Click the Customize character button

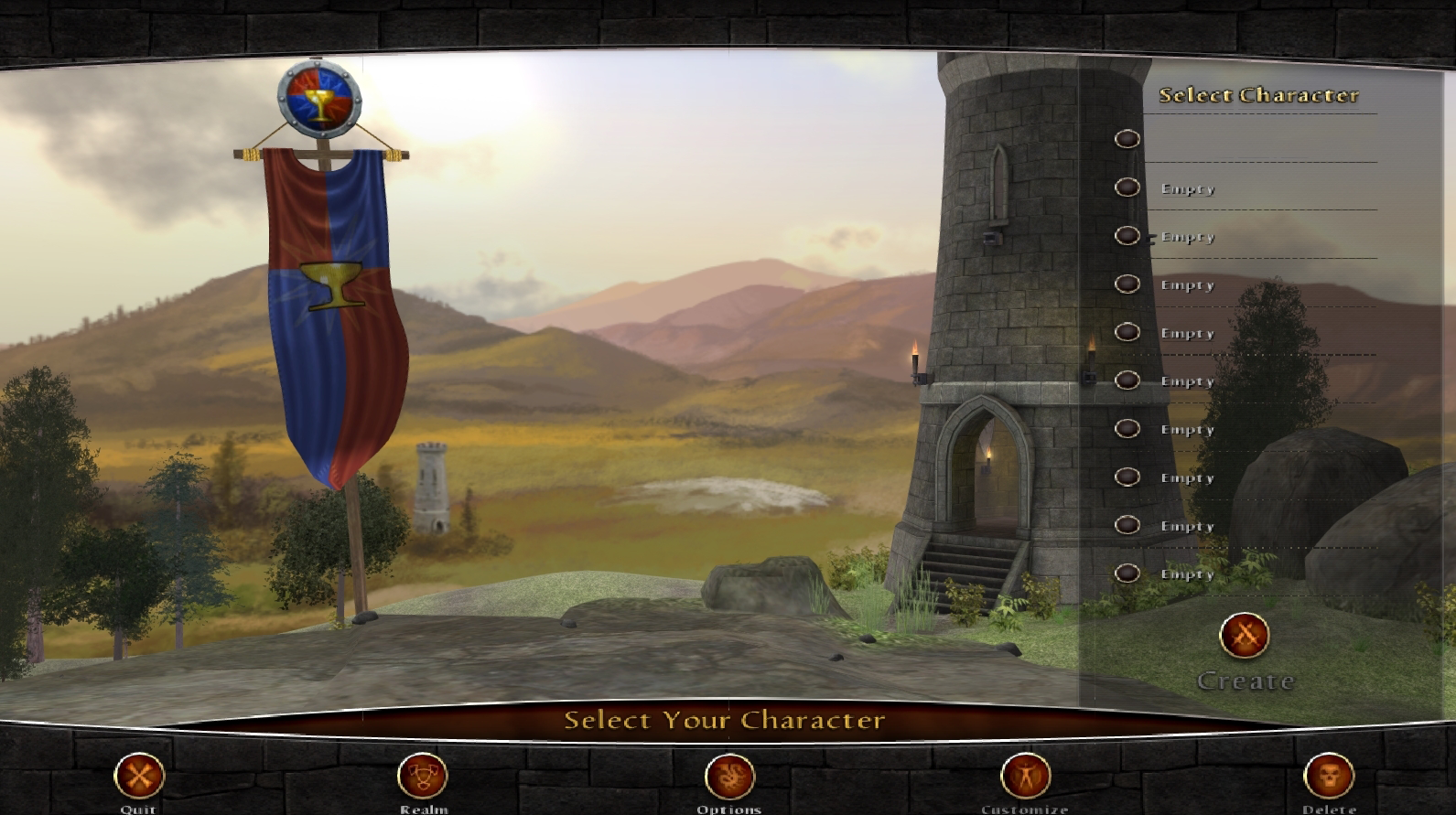pyautogui.click(x=1025, y=777)
